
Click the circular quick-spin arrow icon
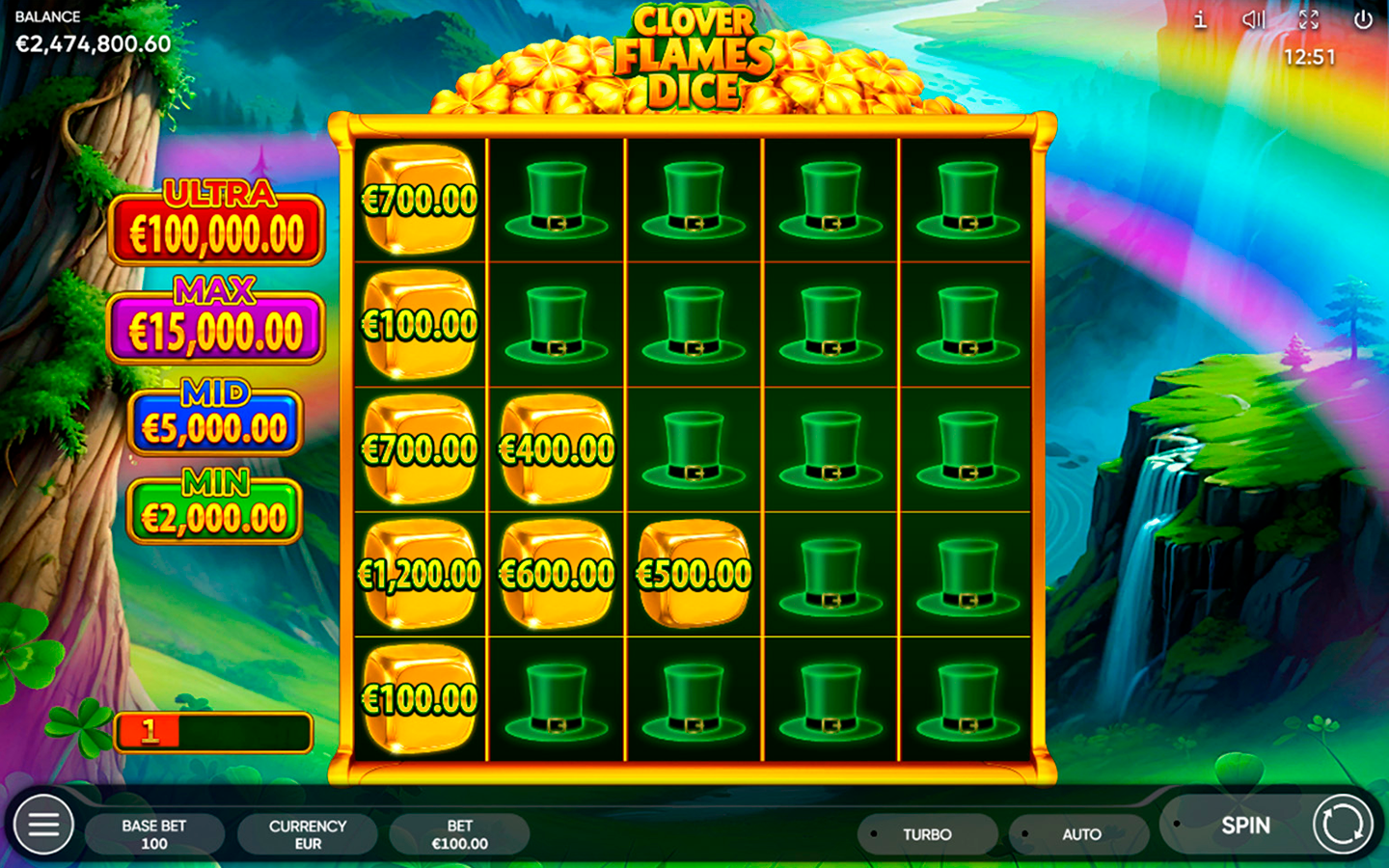click(x=1342, y=826)
